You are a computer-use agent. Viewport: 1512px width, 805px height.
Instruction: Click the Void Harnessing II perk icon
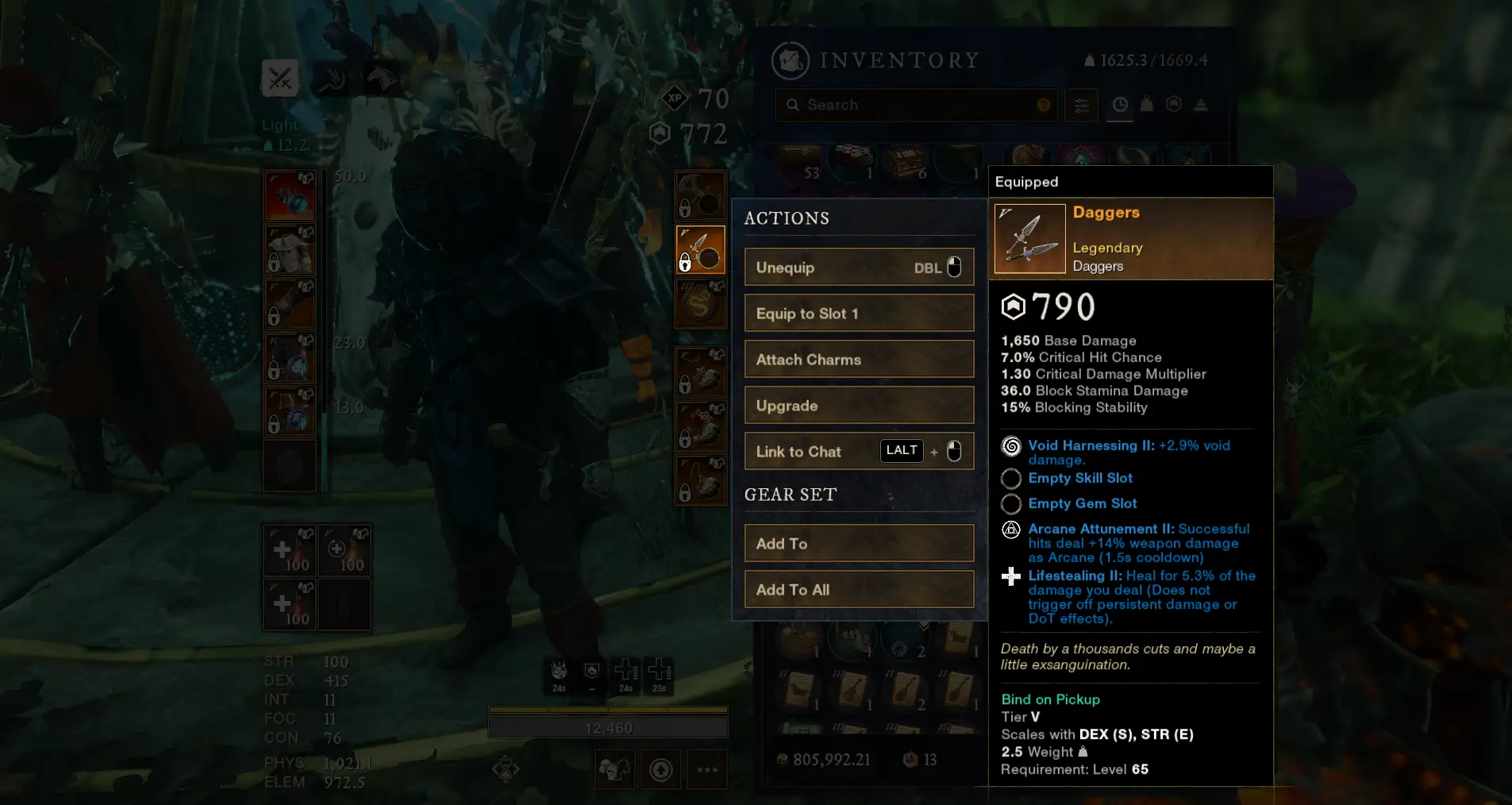1011,446
